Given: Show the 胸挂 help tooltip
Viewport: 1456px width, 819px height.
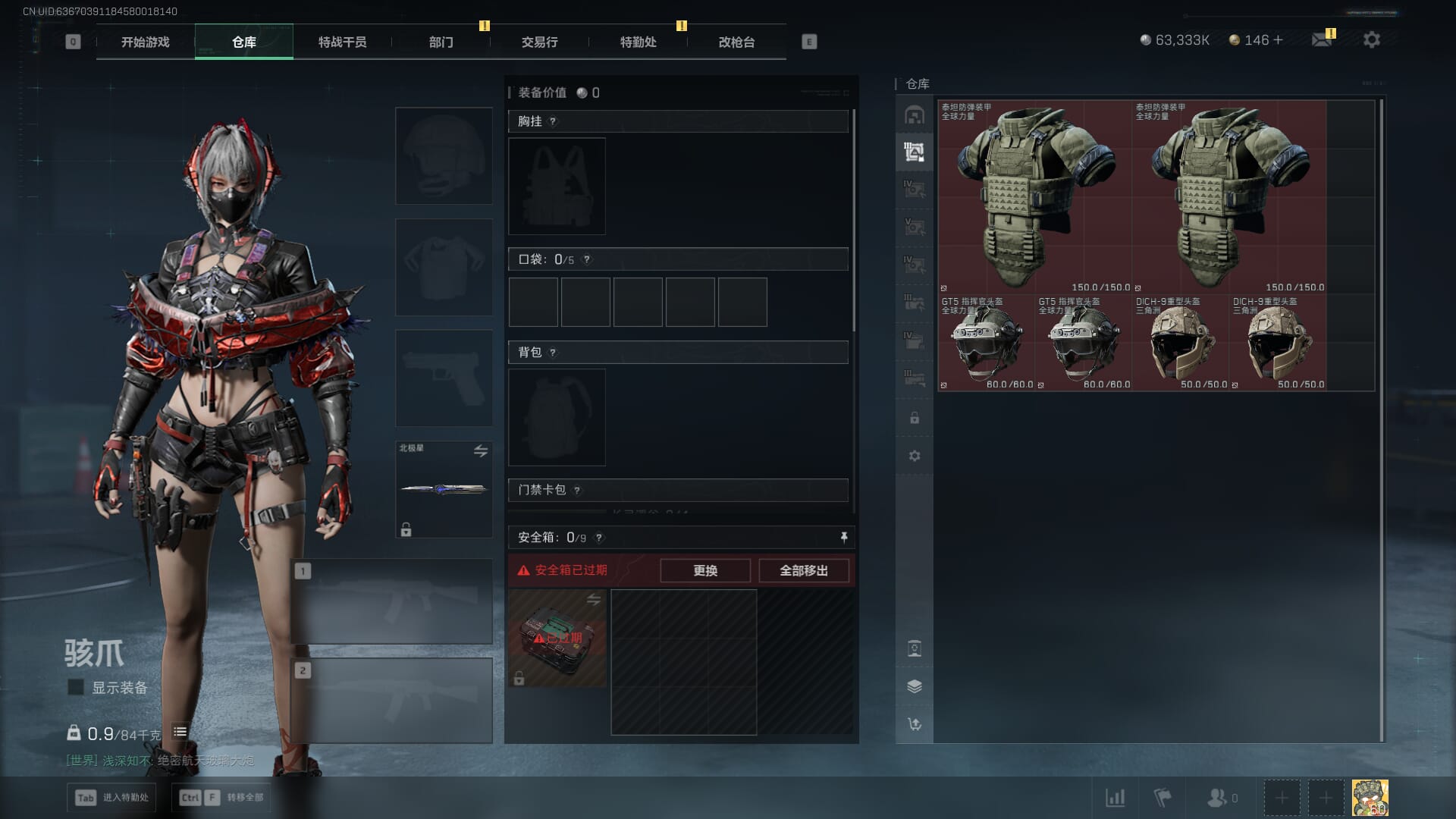Looking at the screenshot, I should (x=553, y=121).
